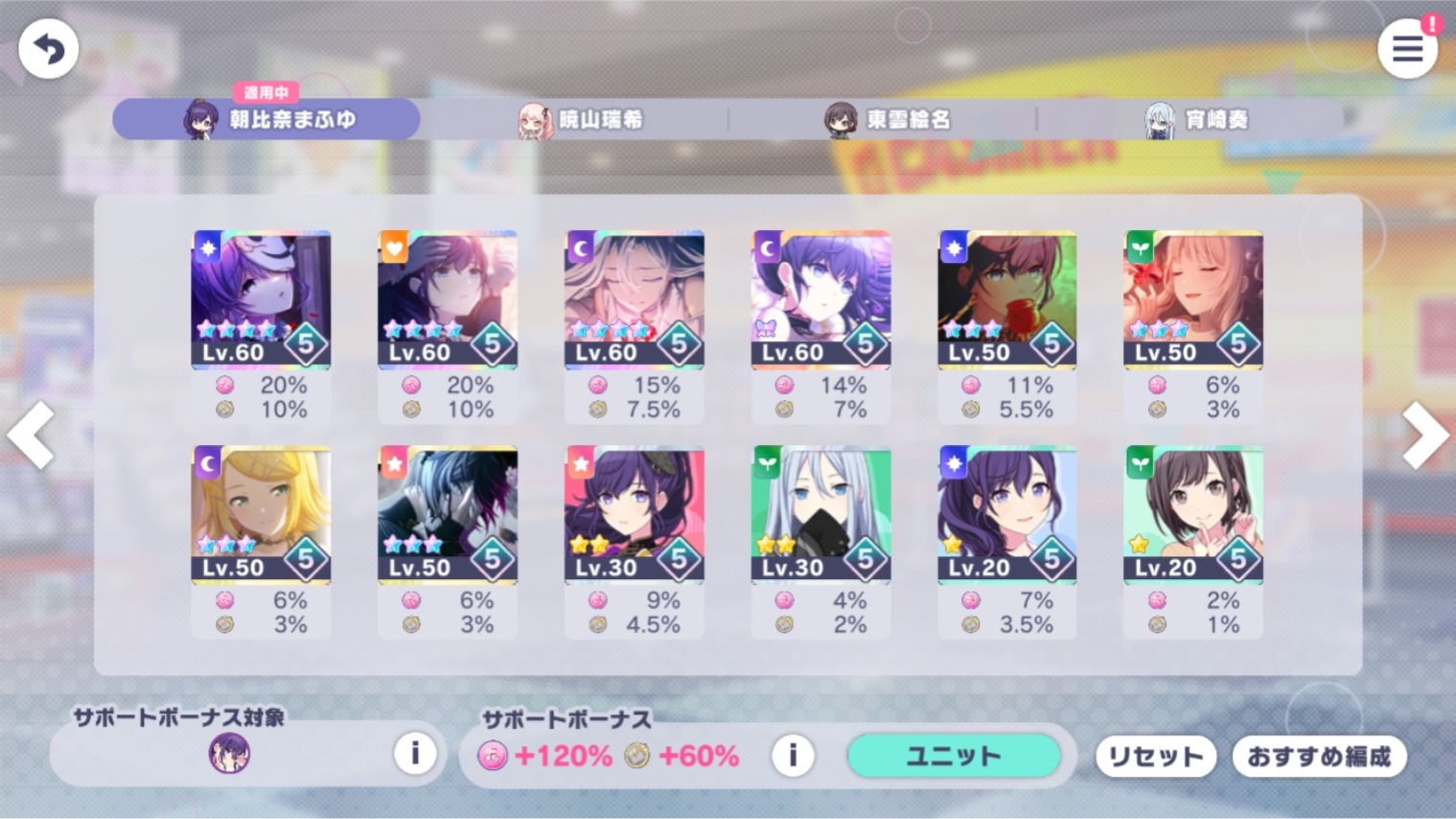Click the left page arrow
The height and width of the screenshot is (819, 1456).
32,435
